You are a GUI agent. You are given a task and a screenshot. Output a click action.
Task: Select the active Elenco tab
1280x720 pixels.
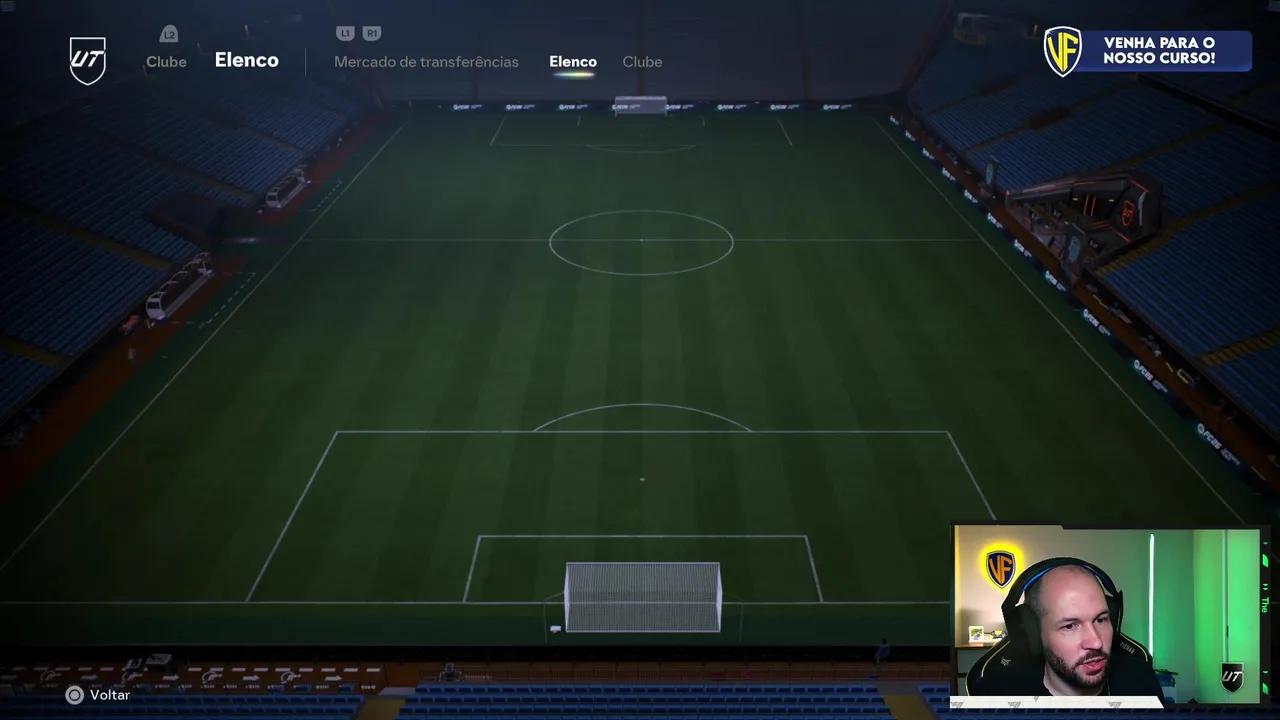pyautogui.click(x=573, y=61)
